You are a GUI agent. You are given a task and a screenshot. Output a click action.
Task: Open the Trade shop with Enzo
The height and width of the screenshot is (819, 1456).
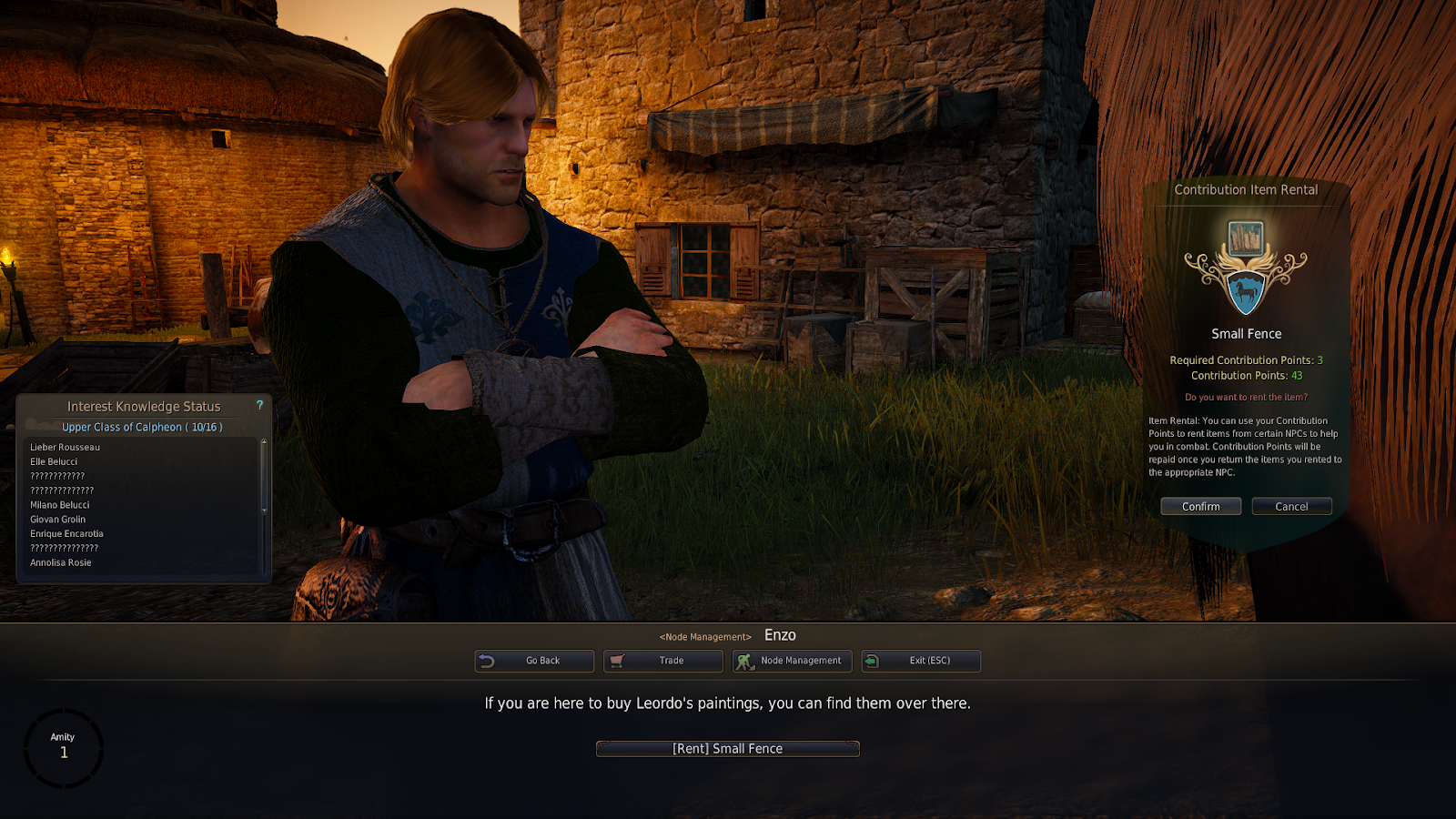tap(663, 661)
